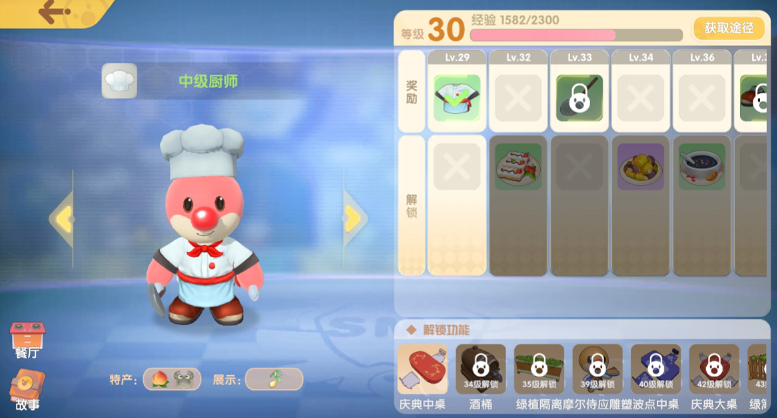
Task: Select the level 35 locked planter partition
Action: pyautogui.click(x=539, y=370)
